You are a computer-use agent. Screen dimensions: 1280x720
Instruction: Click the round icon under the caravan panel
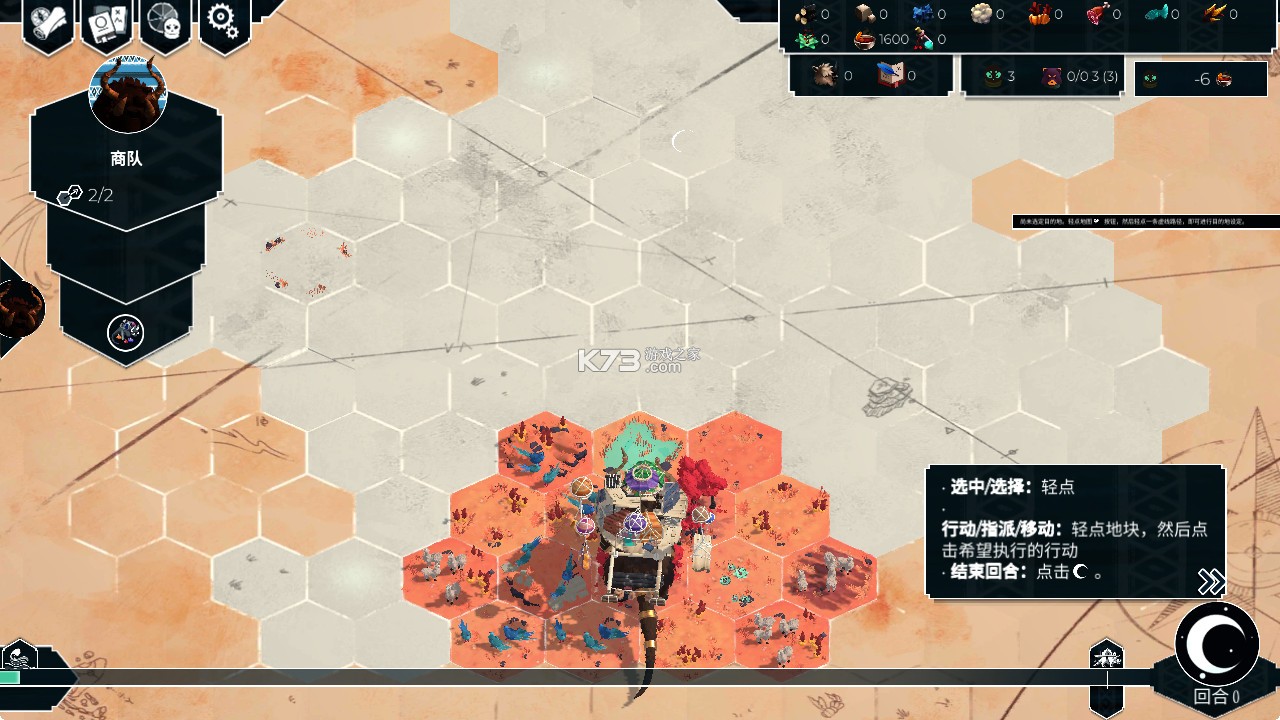pos(125,332)
